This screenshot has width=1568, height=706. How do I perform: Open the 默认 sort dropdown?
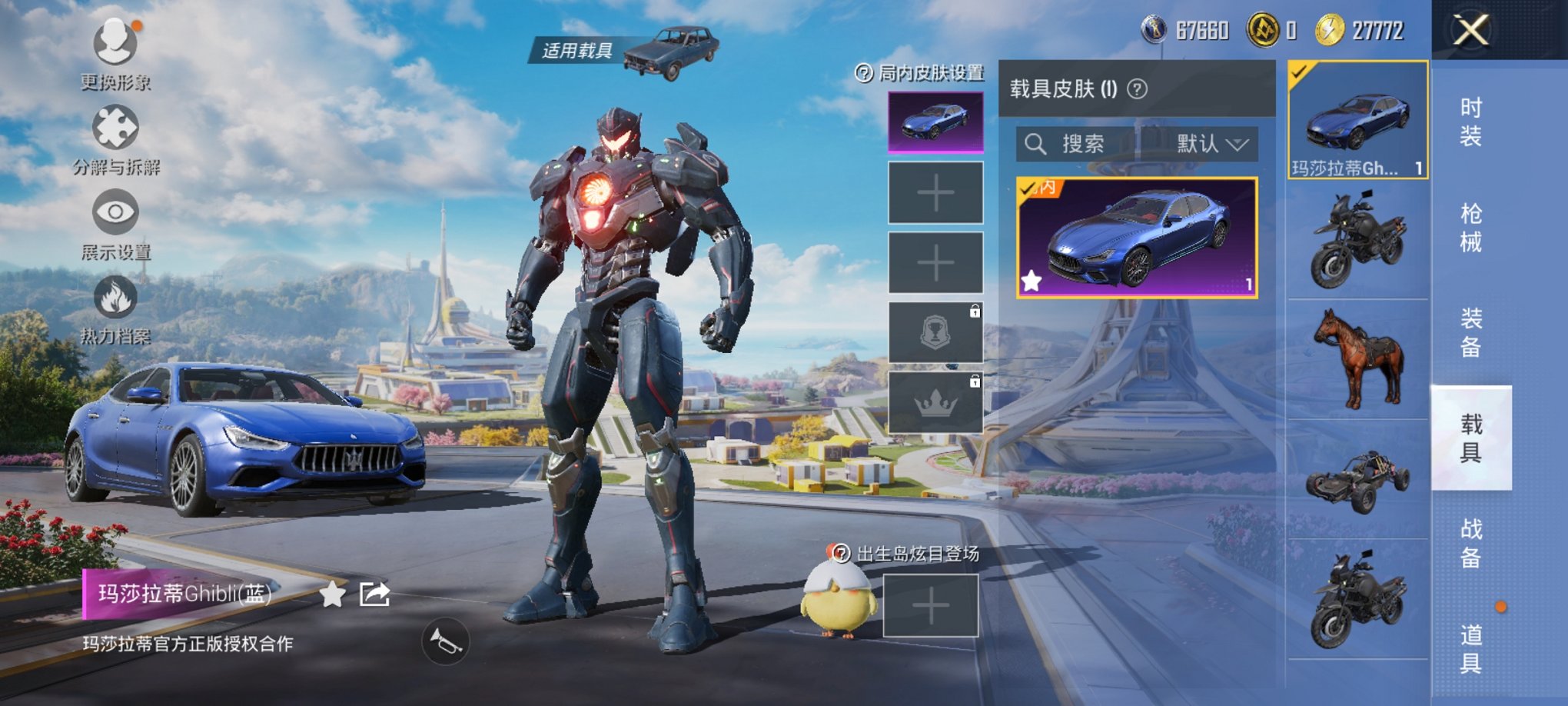point(1211,144)
